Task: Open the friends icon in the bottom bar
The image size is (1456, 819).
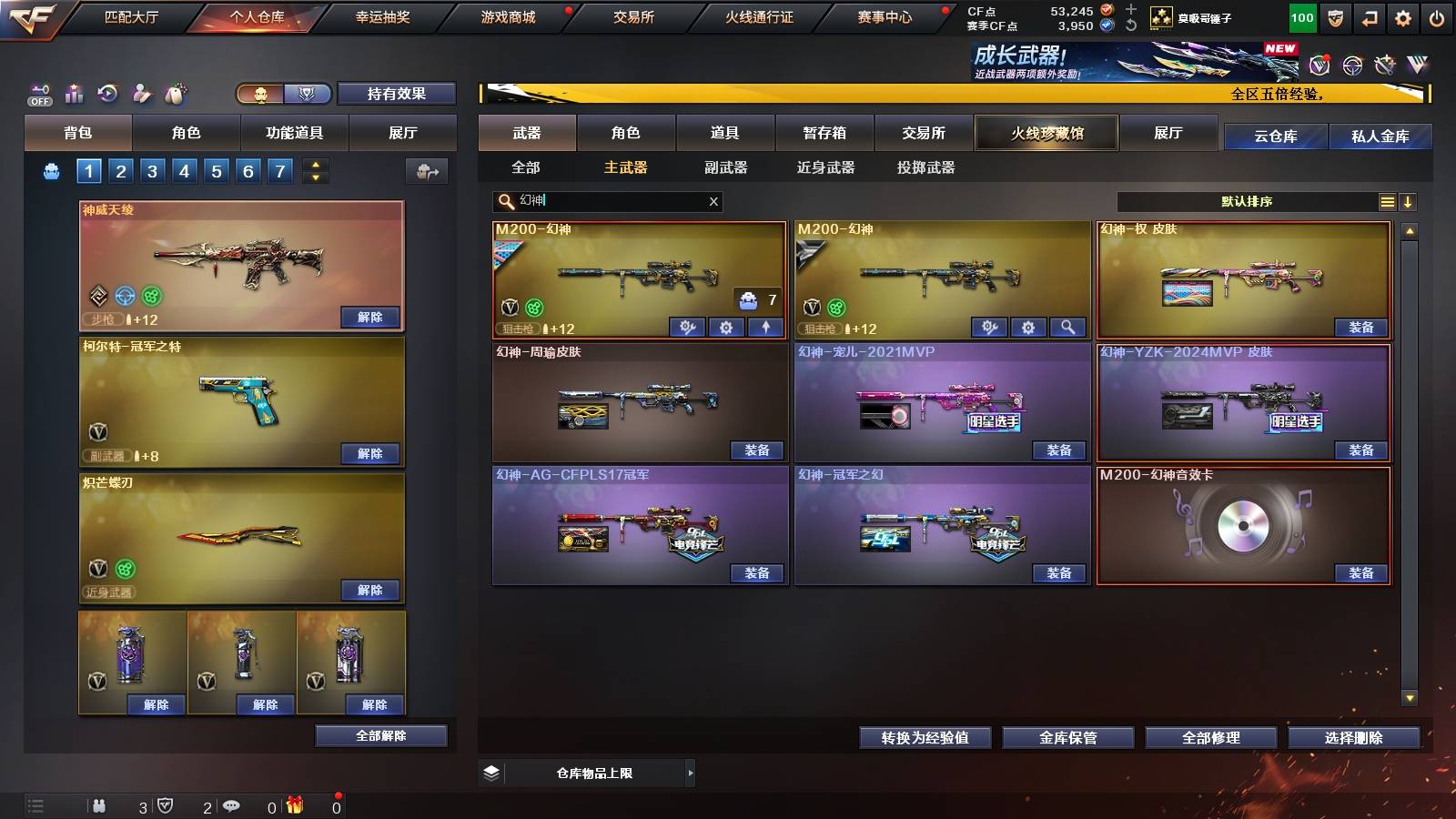Action: [100, 805]
